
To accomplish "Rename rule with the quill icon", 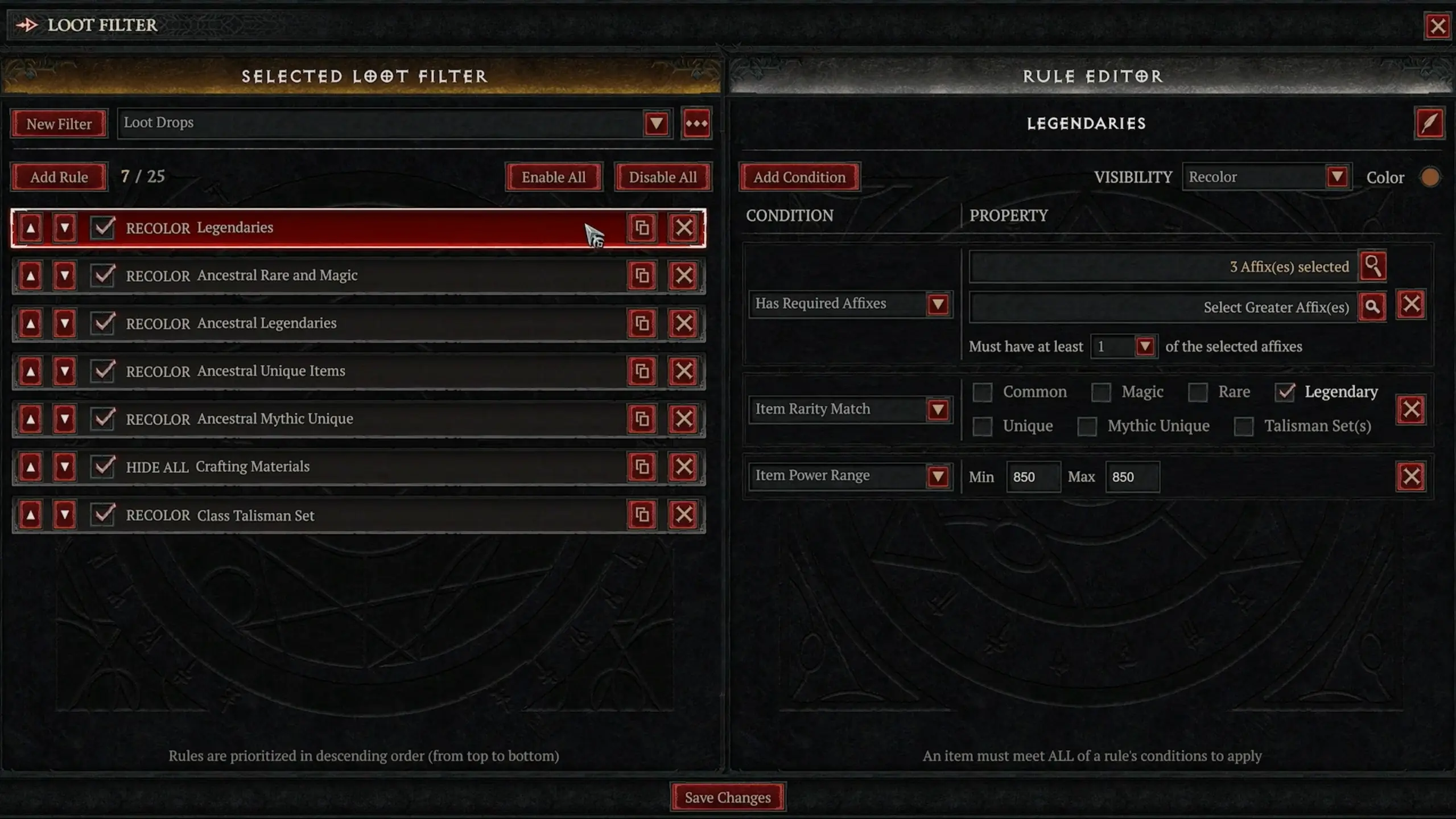I will coord(1429,124).
